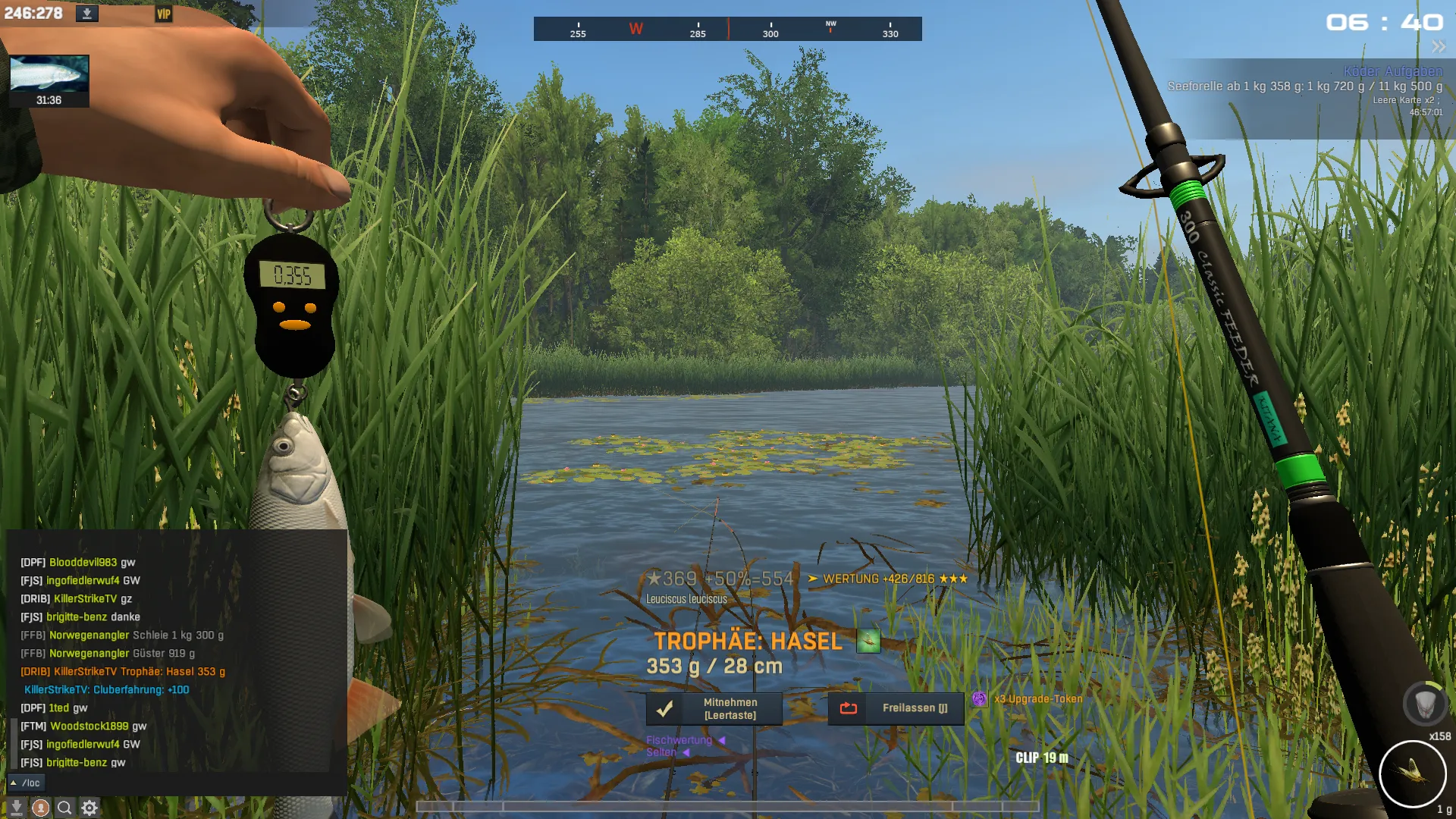Click the download arrow below the chat

(x=17, y=808)
